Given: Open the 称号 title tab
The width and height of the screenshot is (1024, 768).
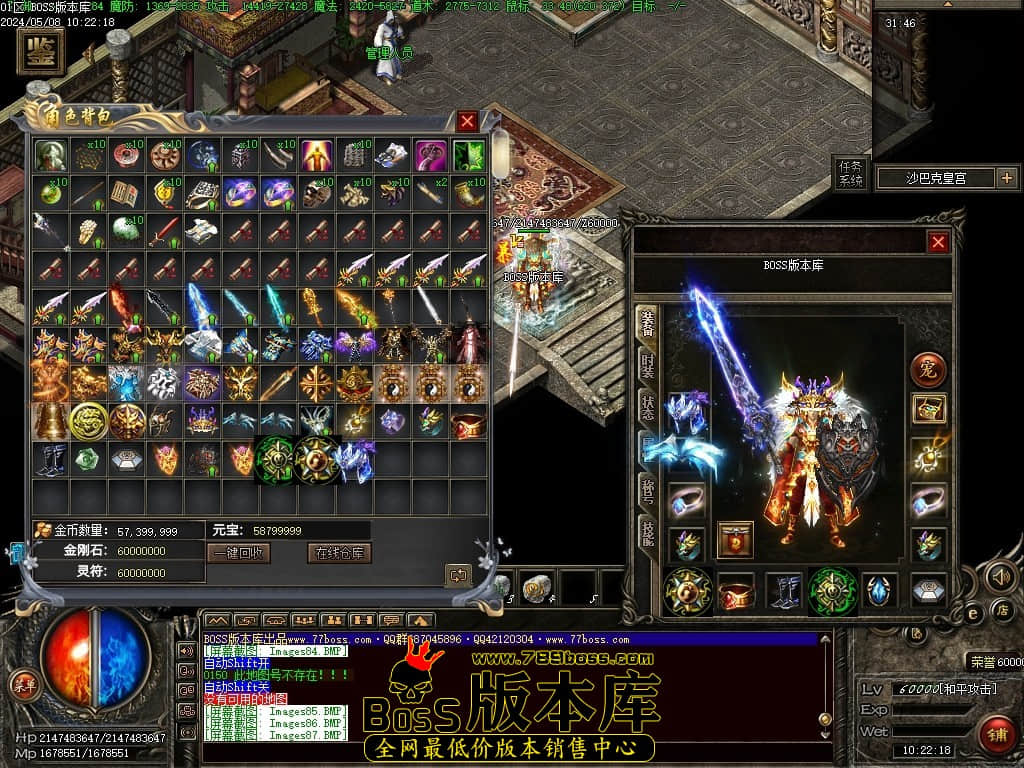Looking at the screenshot, I should pos(648,490).
